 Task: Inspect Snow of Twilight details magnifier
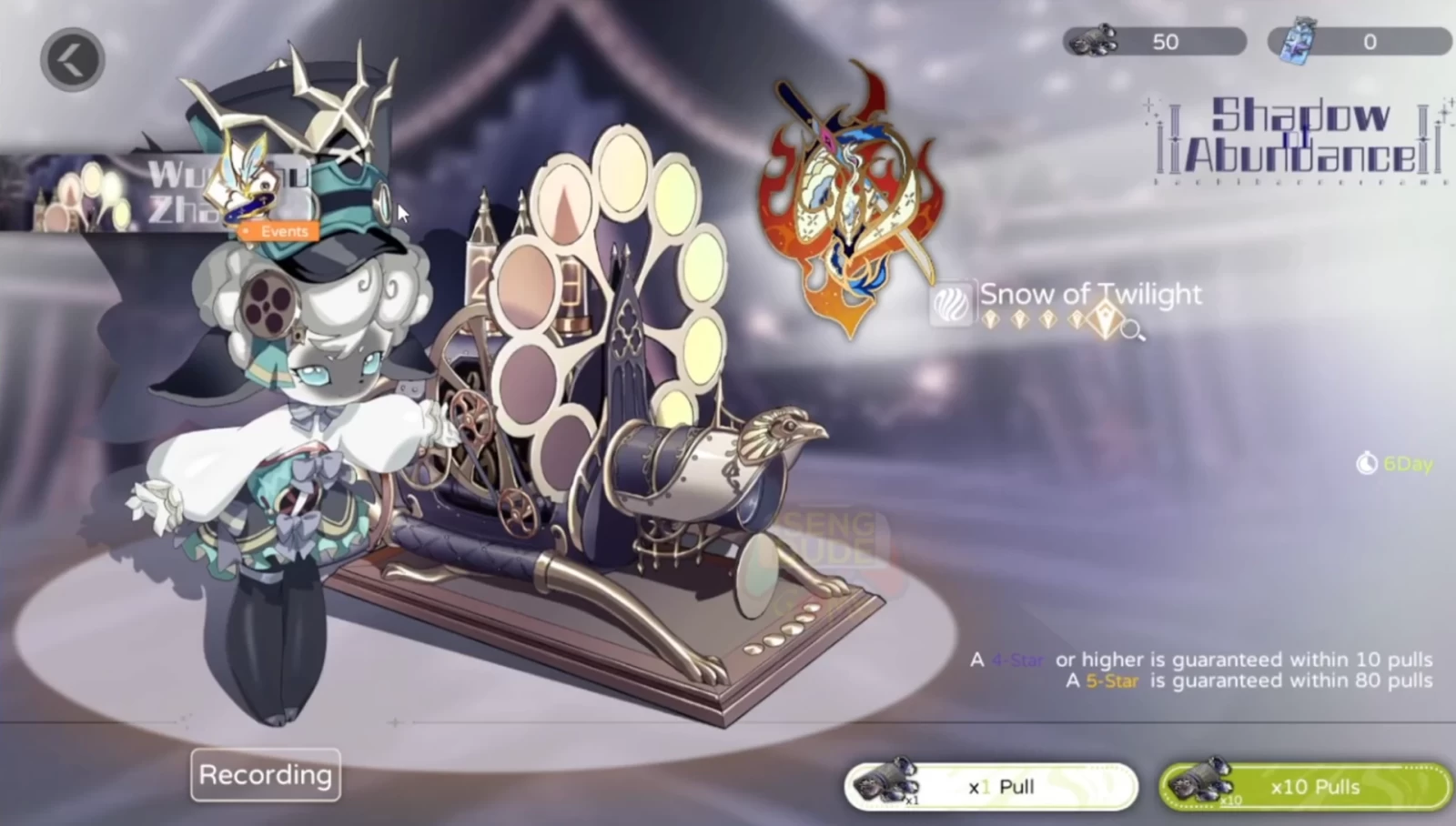pyautogui.click(x=1132, y=329)
